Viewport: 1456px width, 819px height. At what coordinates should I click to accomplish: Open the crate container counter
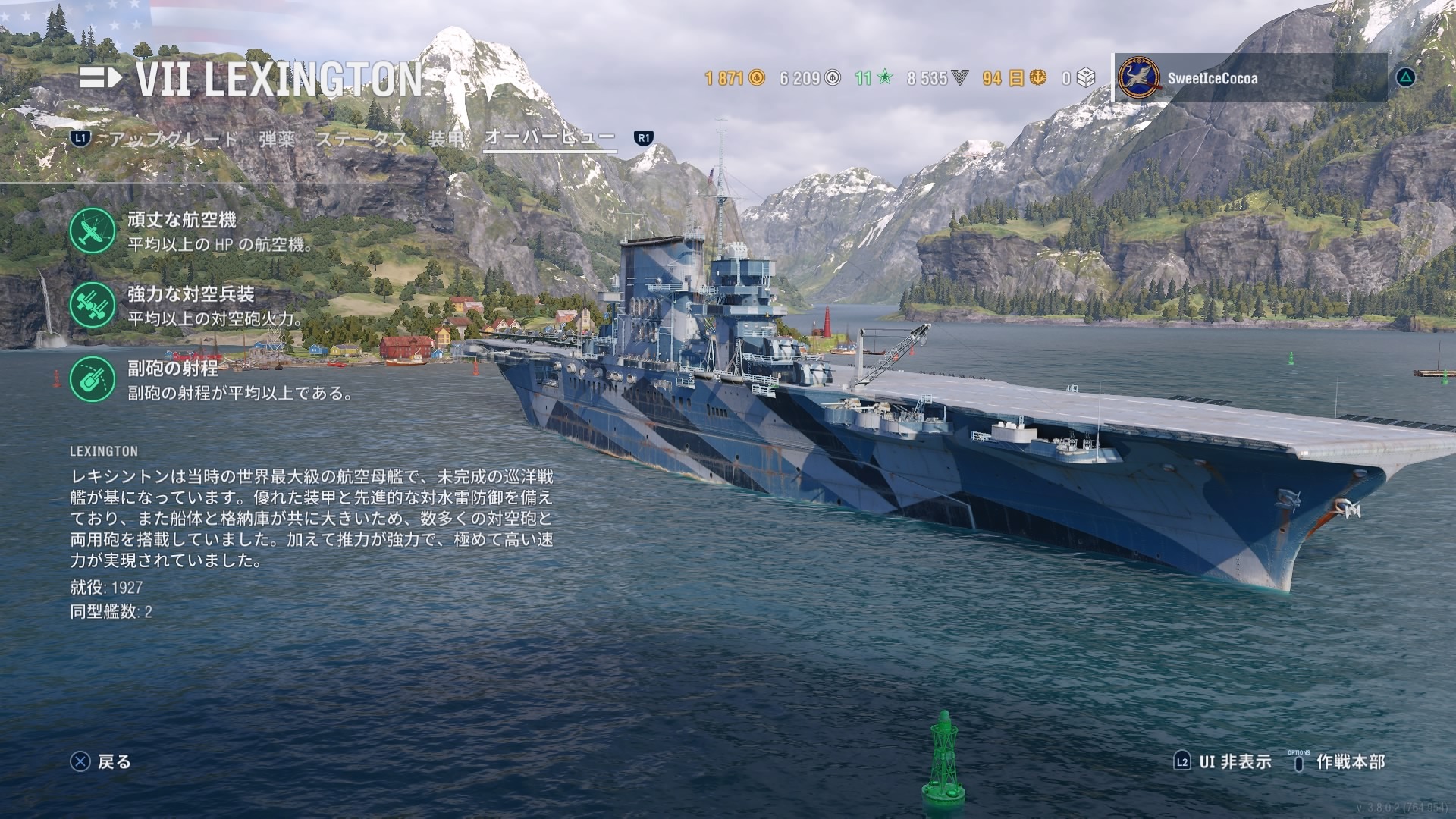[1079, 78]
